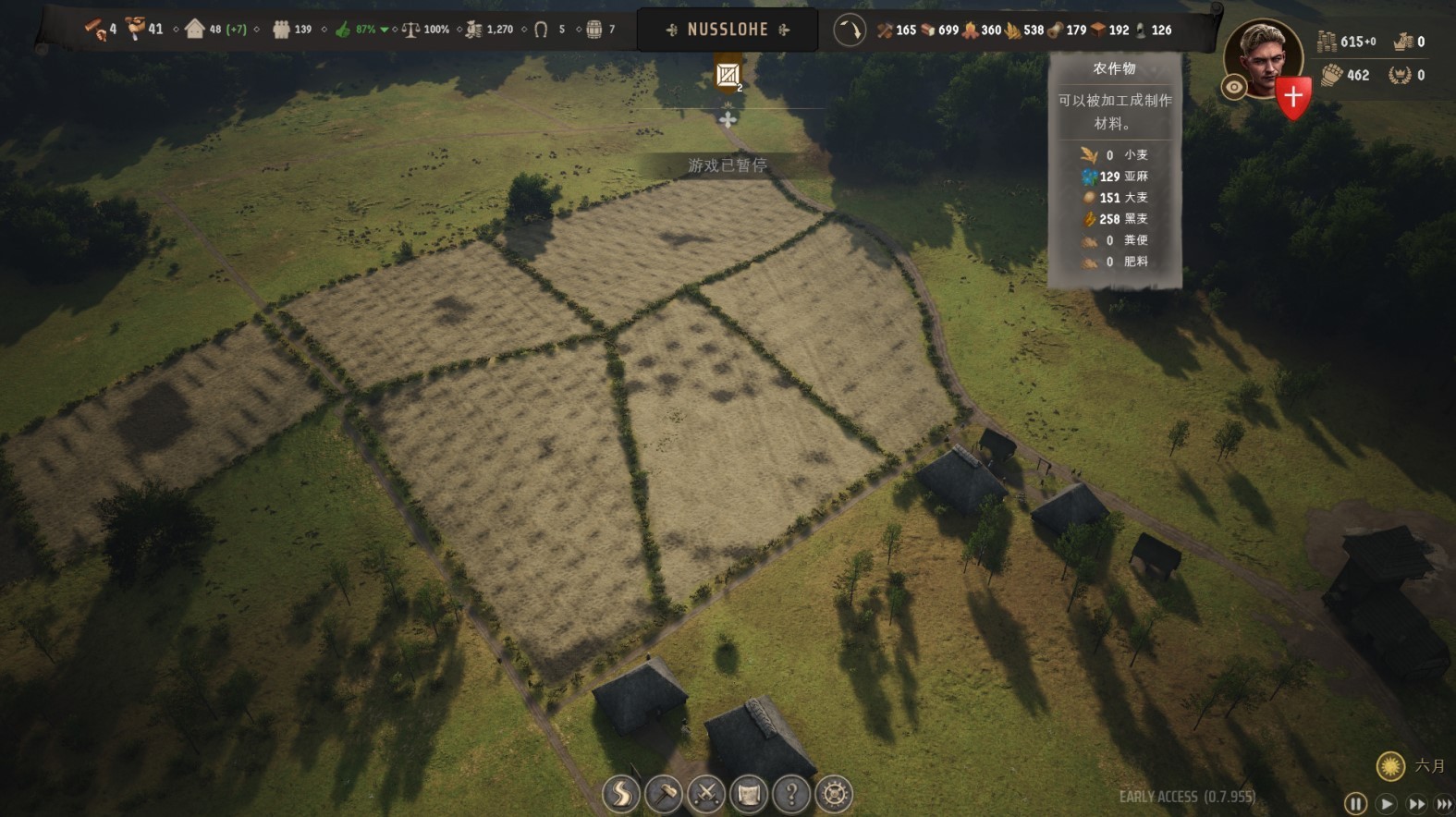Toggle the eye icon beside the portrait
The height and width of the screenshot is (817, 1456).
[x=1234, y=88]
